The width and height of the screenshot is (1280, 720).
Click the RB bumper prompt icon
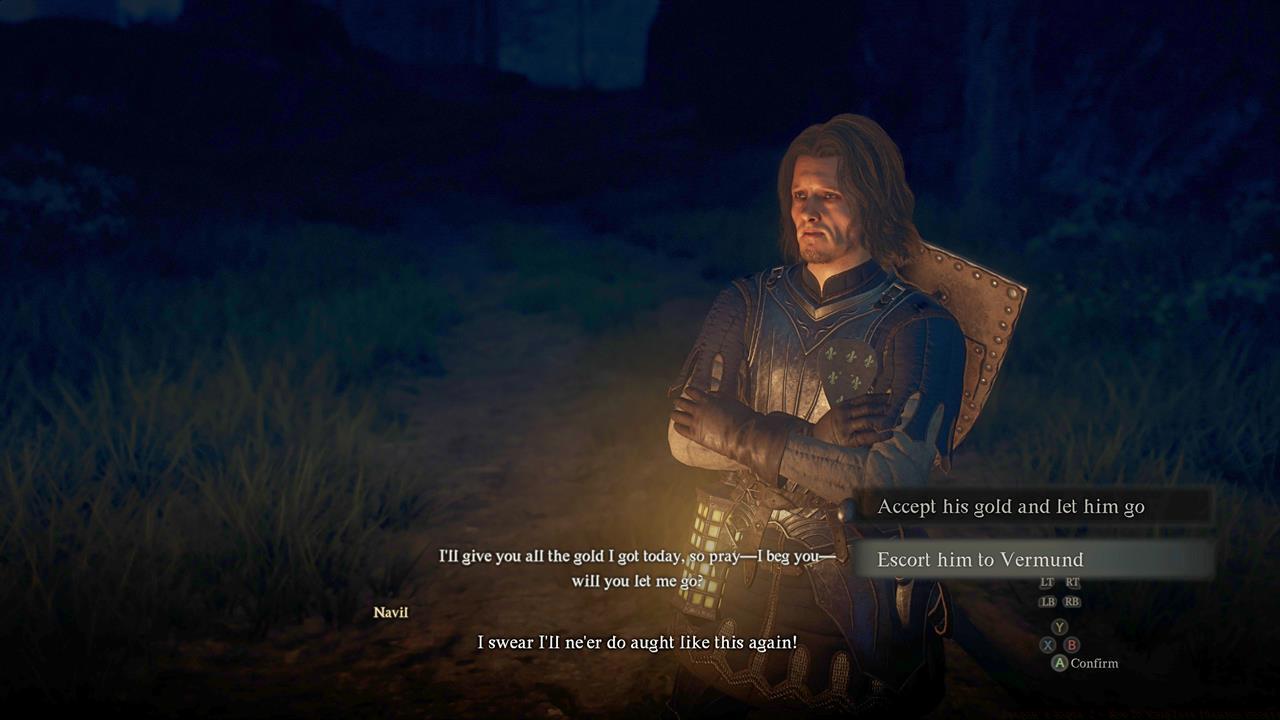1072,602
